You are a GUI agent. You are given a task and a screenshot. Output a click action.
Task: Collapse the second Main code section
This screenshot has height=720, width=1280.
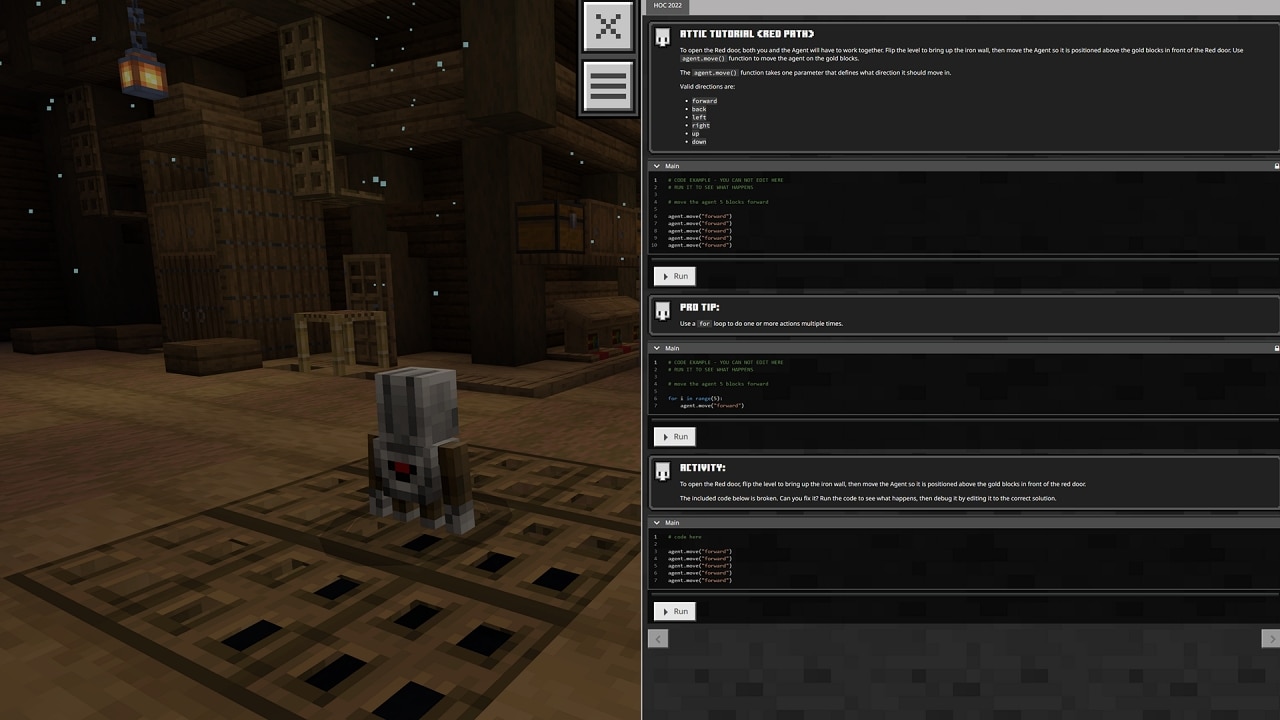tap(656, 348)
